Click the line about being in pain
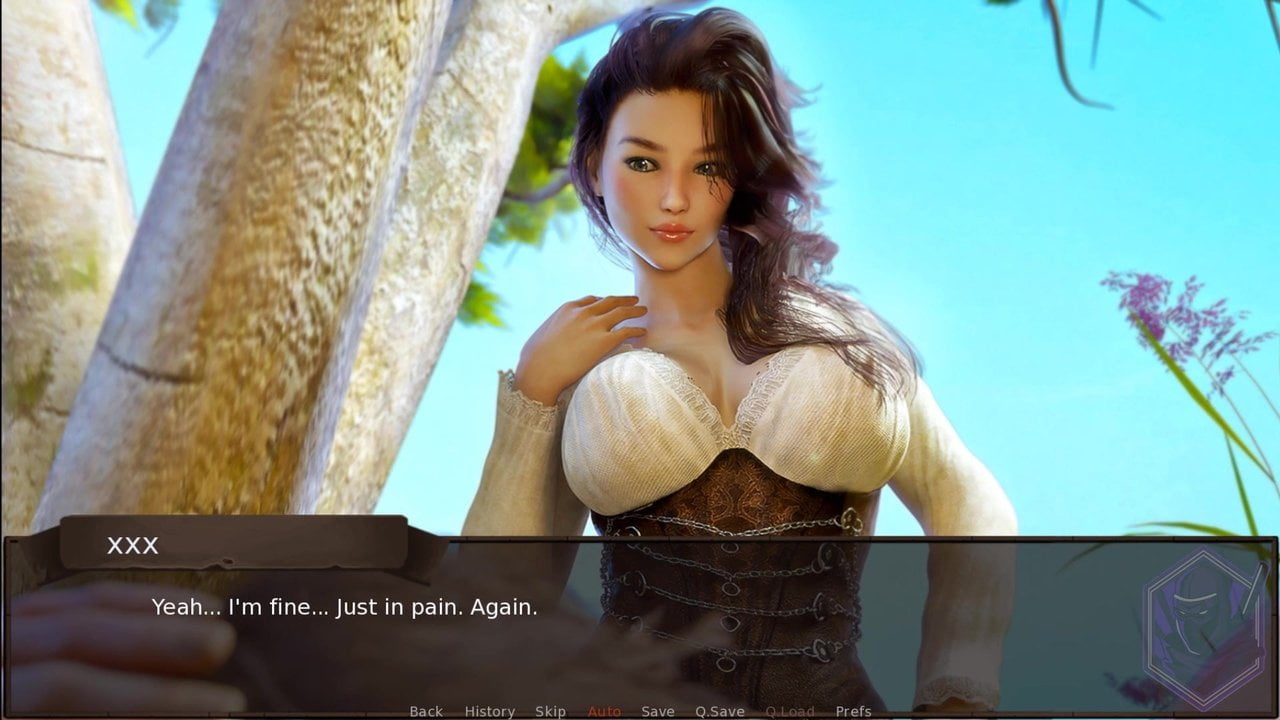Screen dimensions: 1280x720 point(344,606)
